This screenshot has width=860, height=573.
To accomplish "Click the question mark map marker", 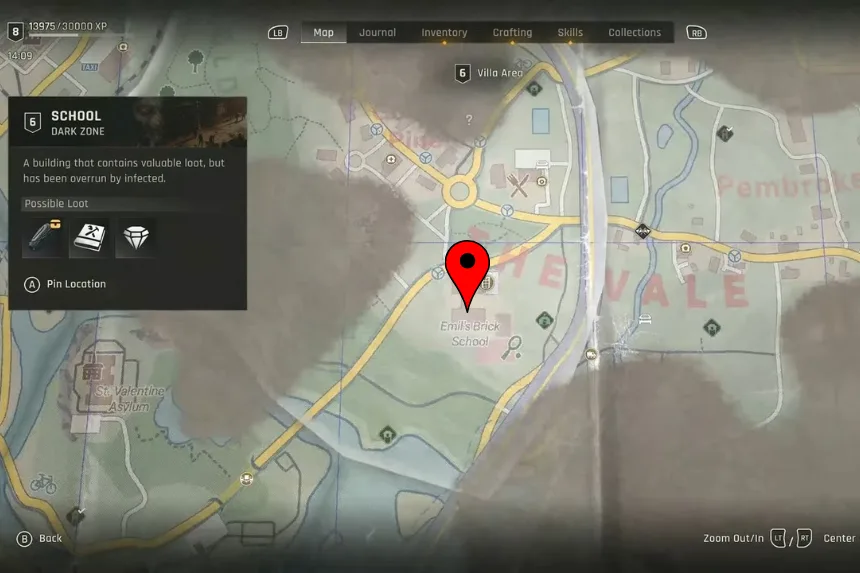I will point(468,119).
